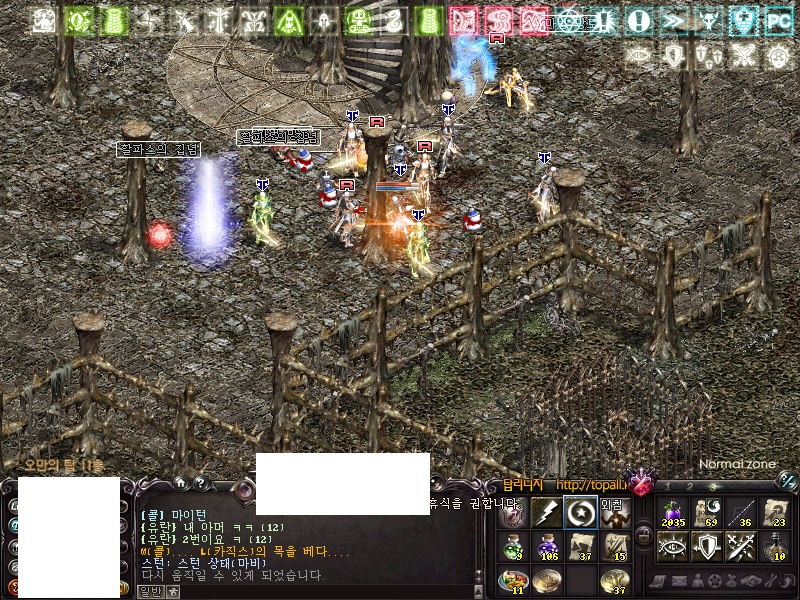
Task: Use the purple bottle stack of 2035
Action: pyautogui.click(x=674, y=512)
